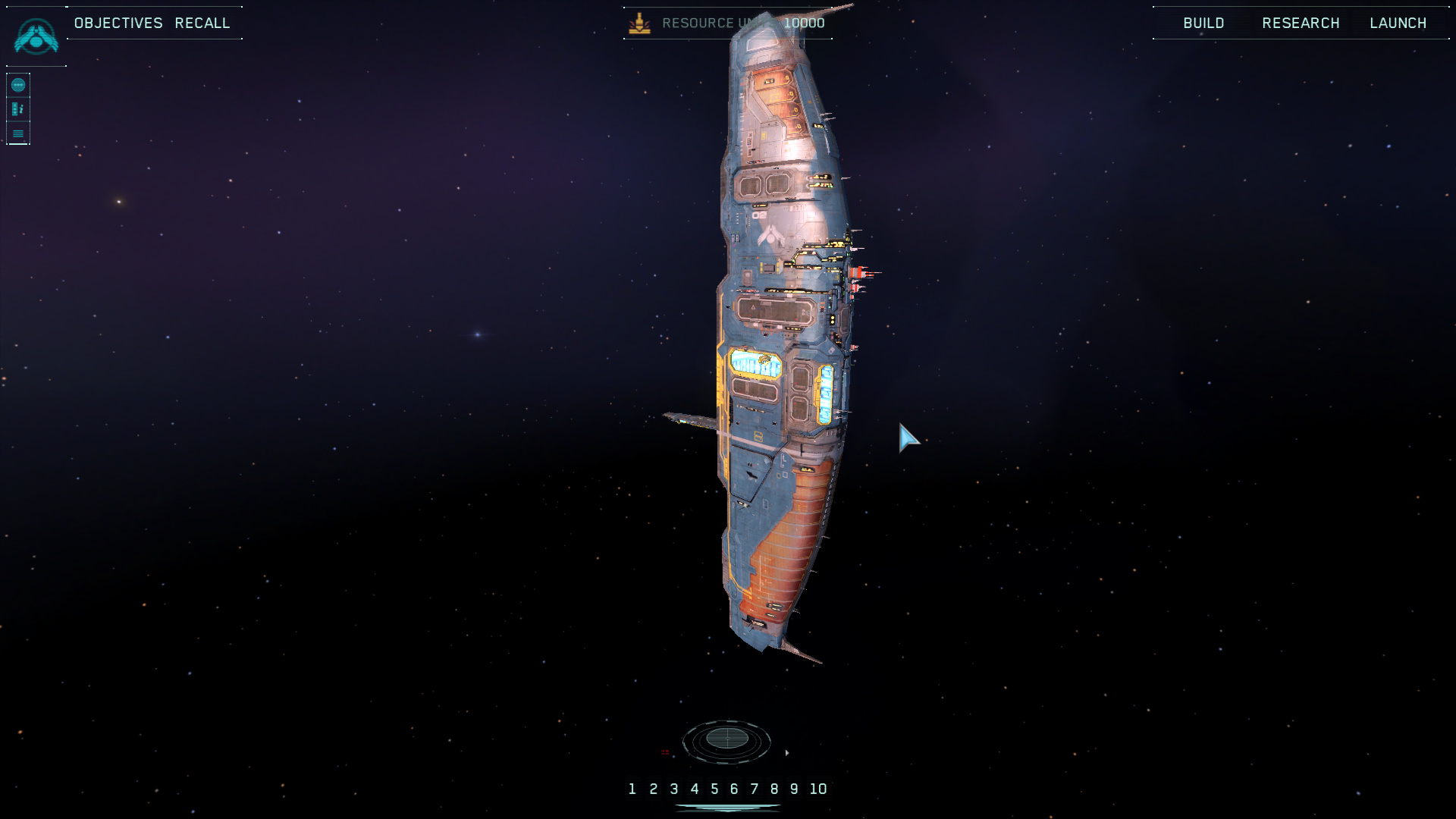Click the round chat-dots icon
The image size is (1456, 819).
(18, 85)
